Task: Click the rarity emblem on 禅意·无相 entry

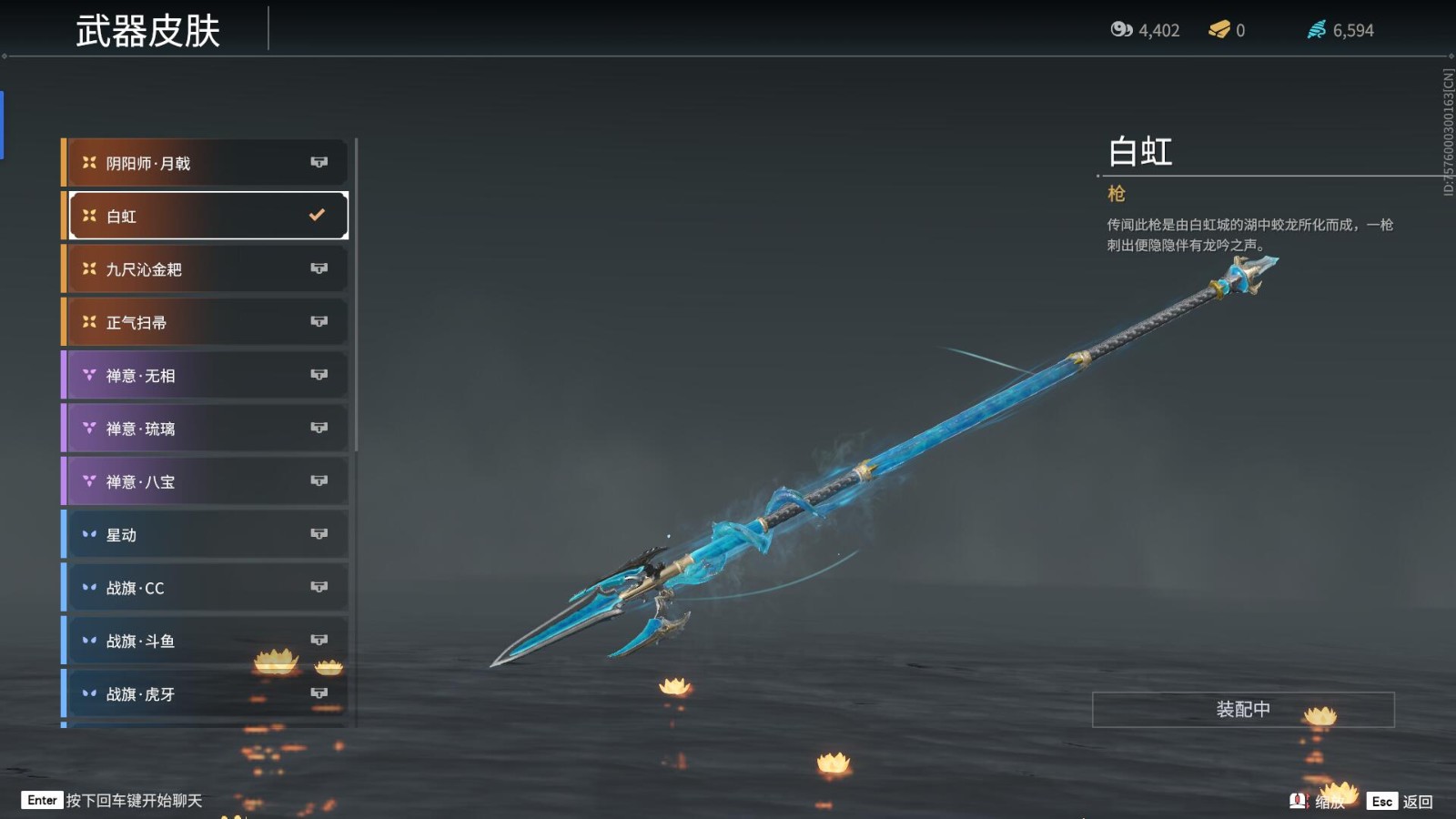Action: point(87,375)
